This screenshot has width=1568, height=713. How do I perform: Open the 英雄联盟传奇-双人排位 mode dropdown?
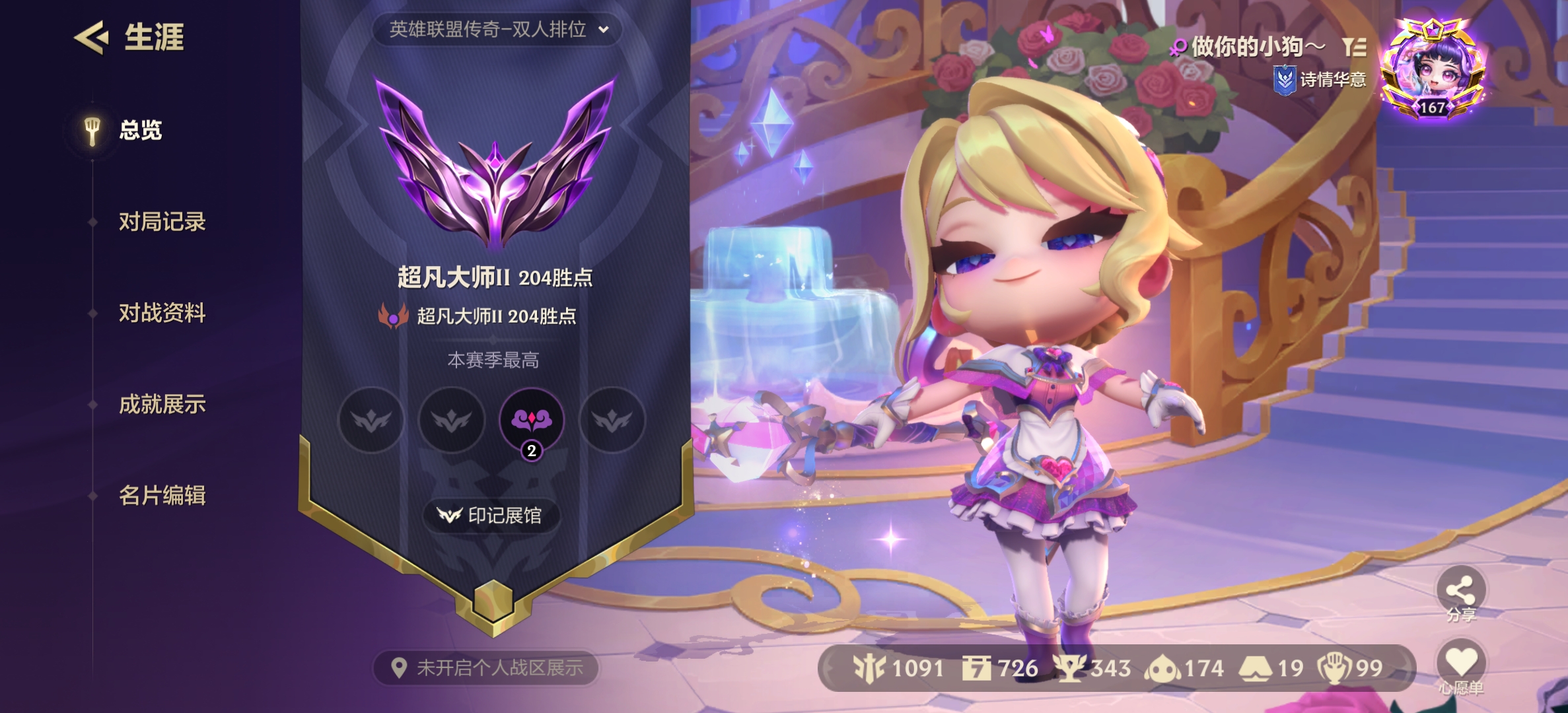click(x=497, y=30)
